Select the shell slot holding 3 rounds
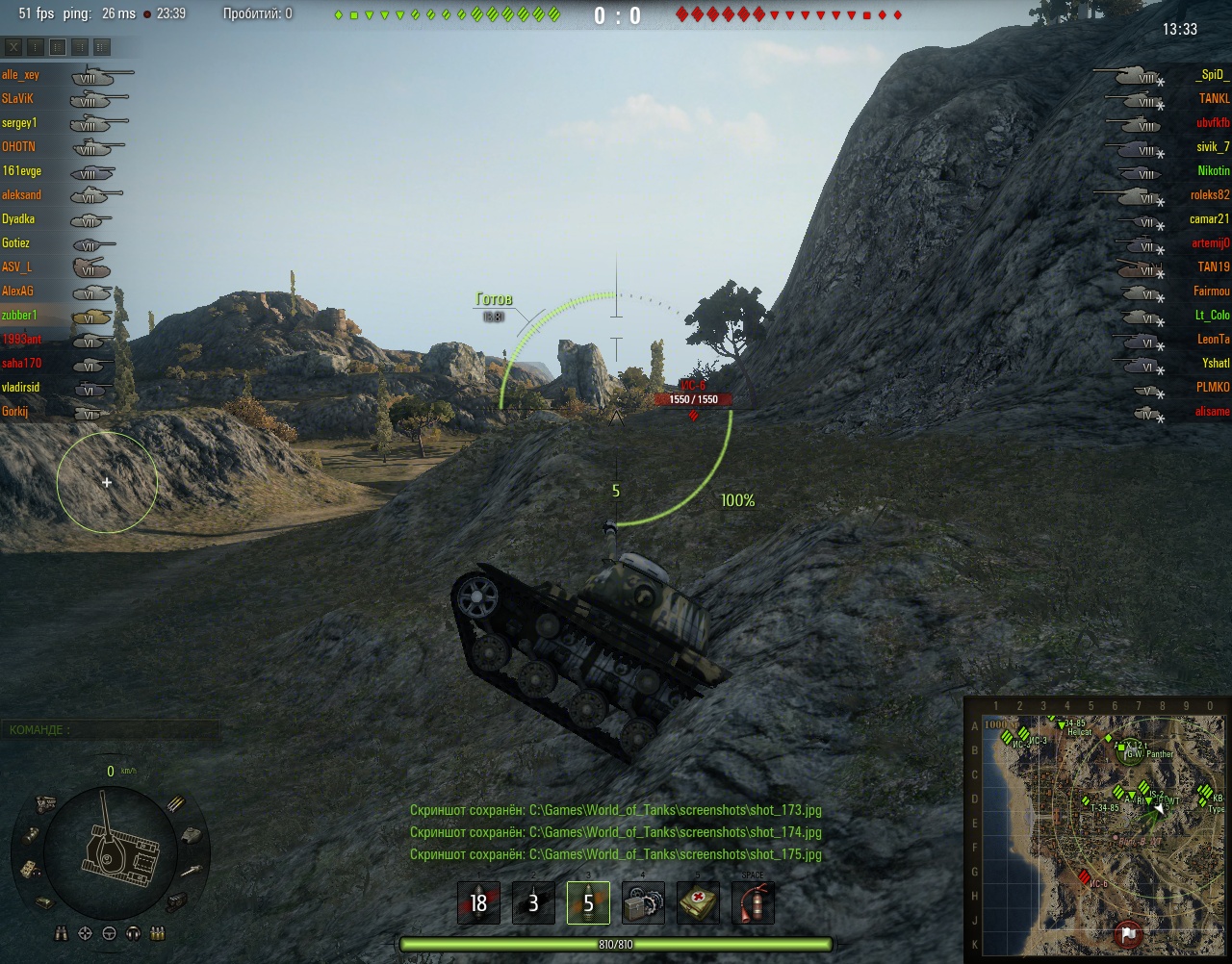The width and height of the screenshot is (1232, 964). tap(533, 902)
